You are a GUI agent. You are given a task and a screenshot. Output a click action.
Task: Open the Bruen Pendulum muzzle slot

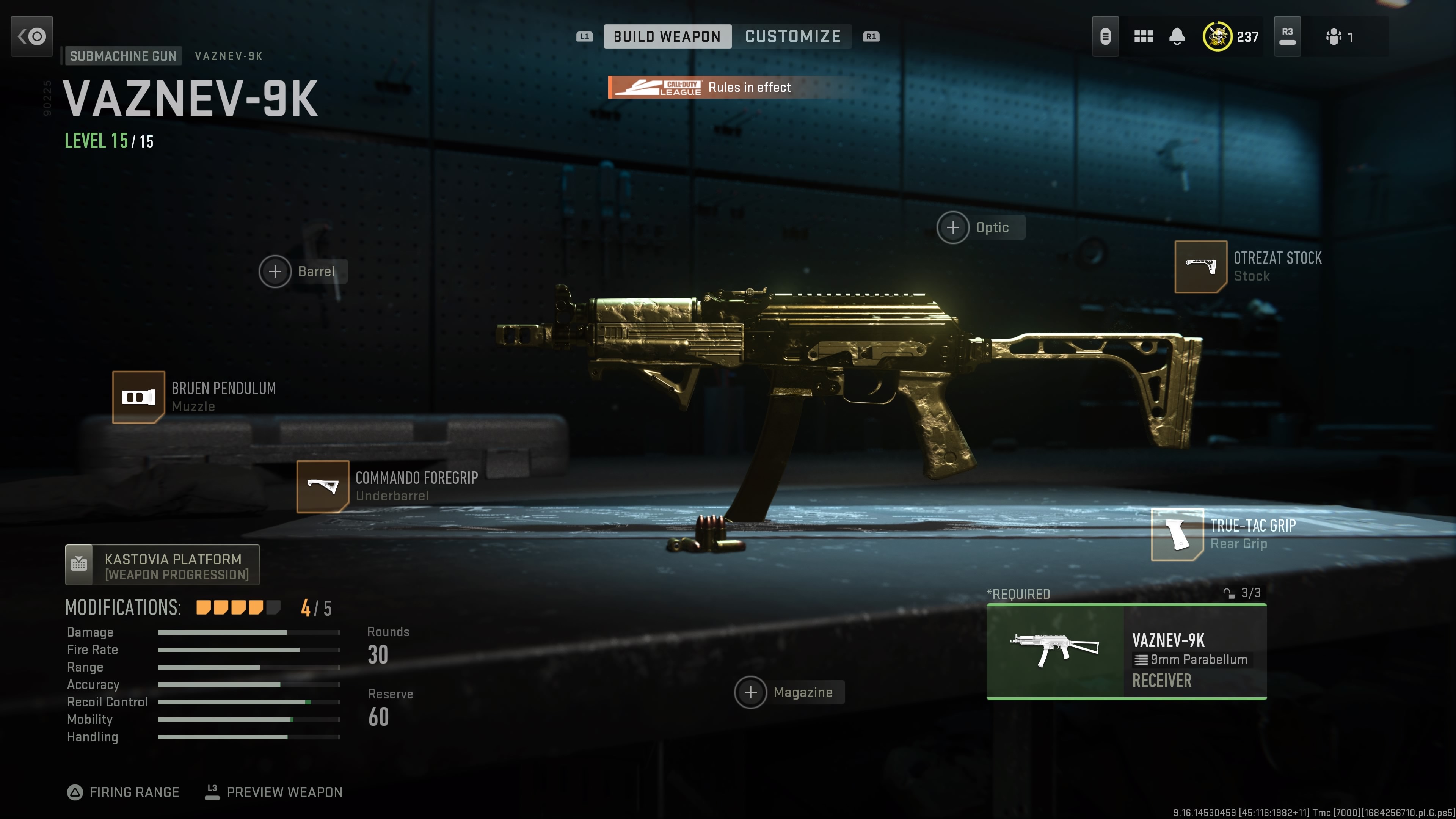[138, 397]
